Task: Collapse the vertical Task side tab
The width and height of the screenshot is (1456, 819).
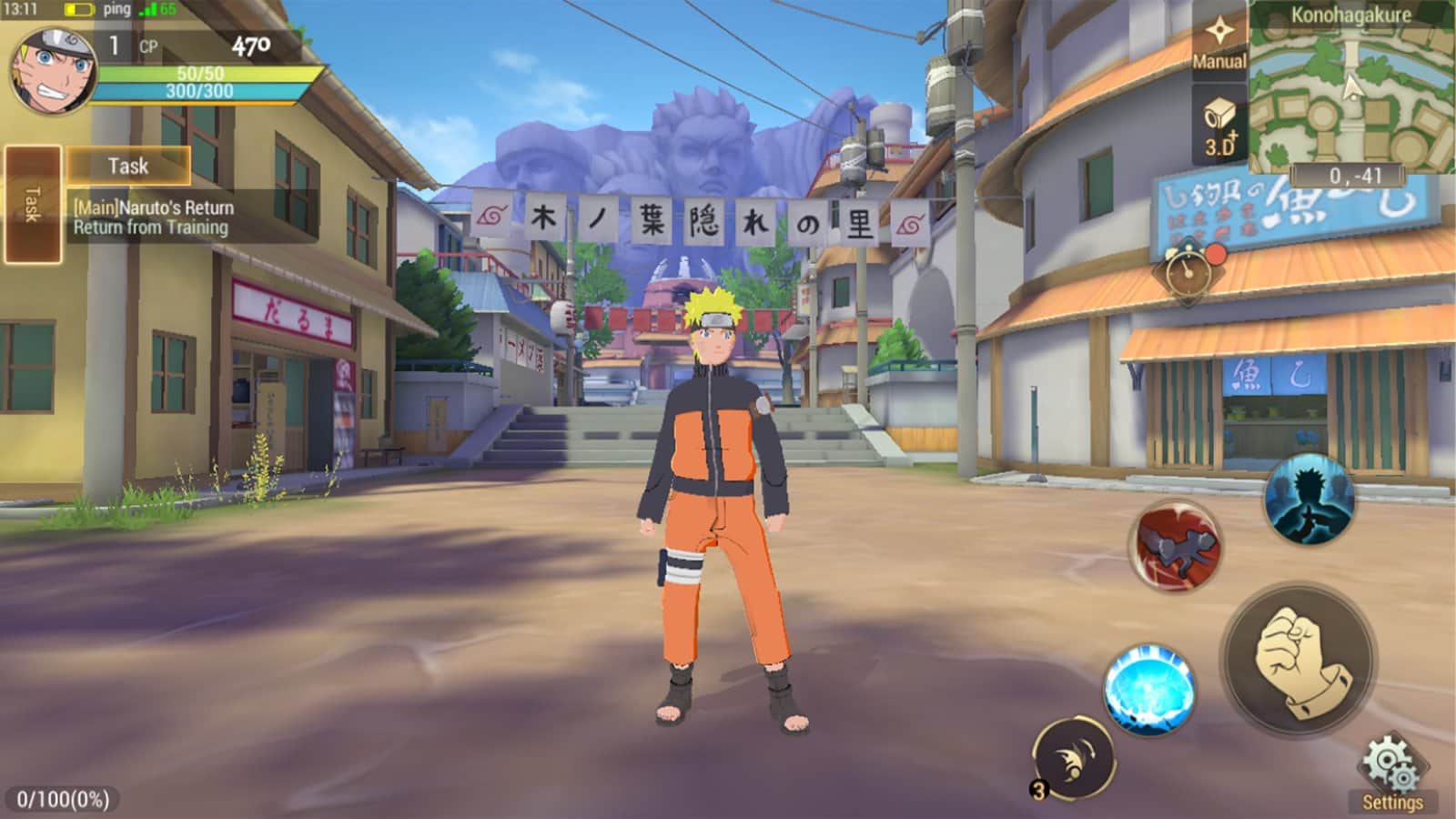Action: click(33, 204)
